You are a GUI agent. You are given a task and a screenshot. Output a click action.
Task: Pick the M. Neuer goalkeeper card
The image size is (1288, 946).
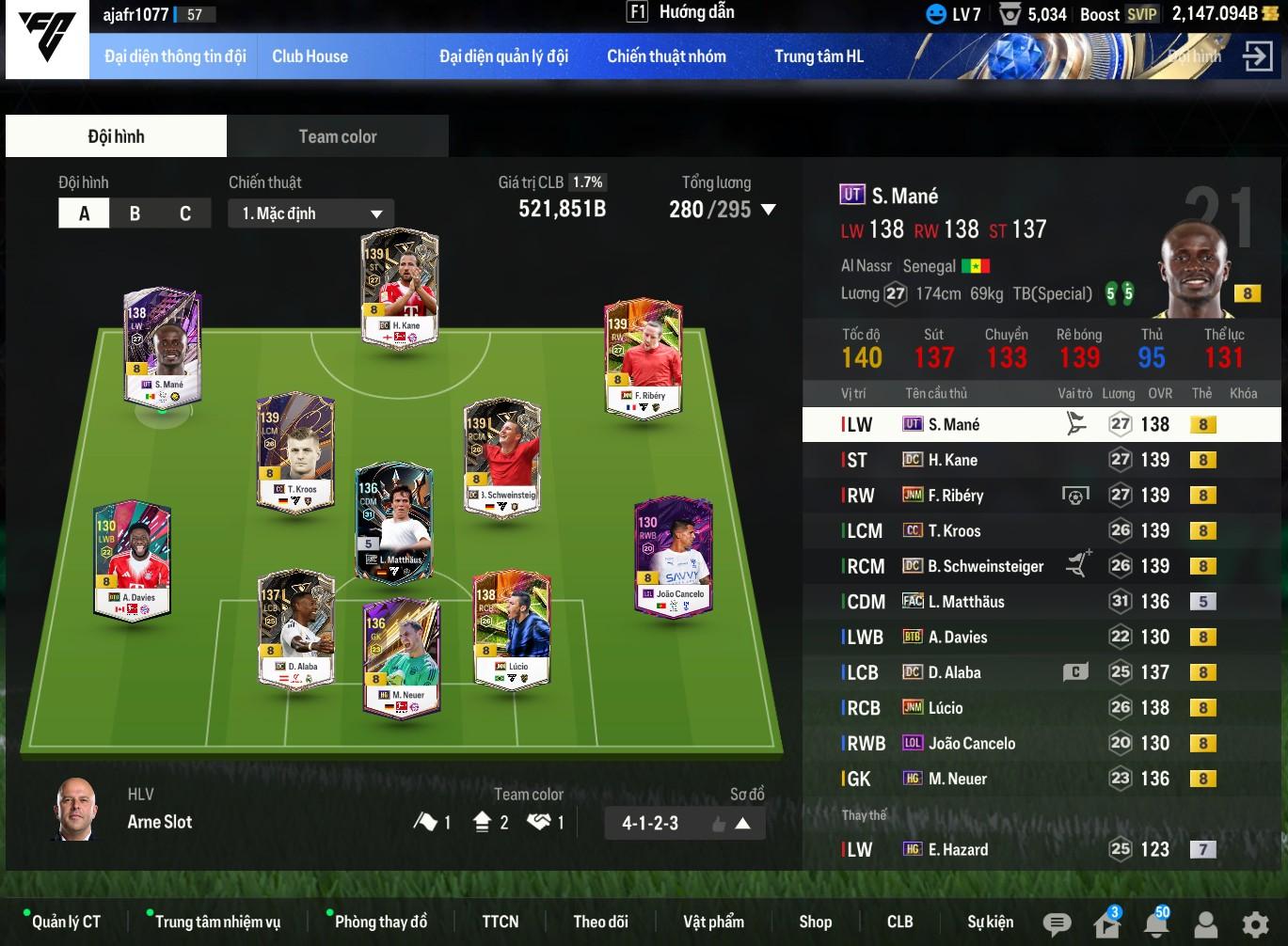(x=402, y=656)
